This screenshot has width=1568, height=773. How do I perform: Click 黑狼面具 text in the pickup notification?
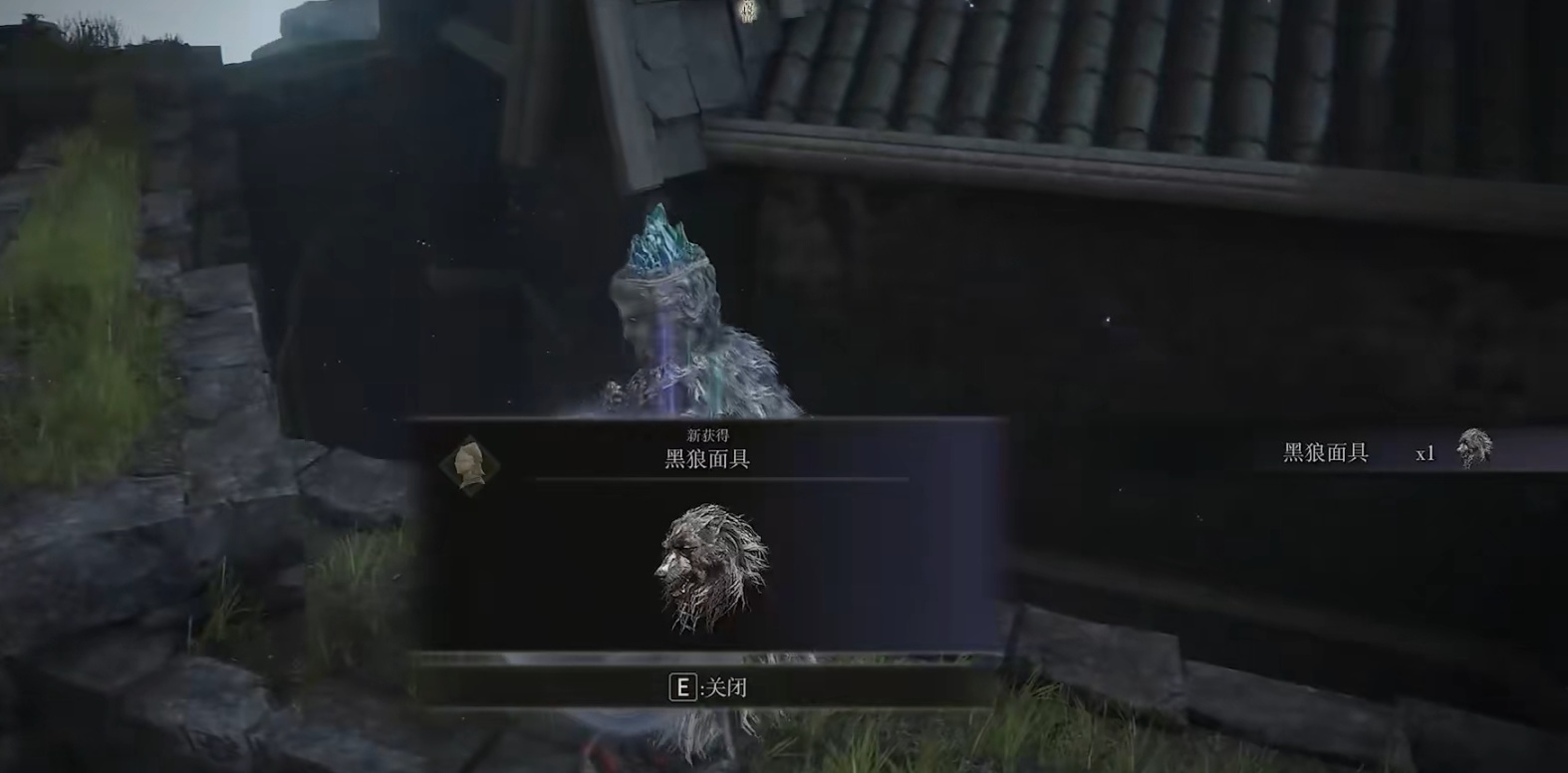click(1324, 450)
